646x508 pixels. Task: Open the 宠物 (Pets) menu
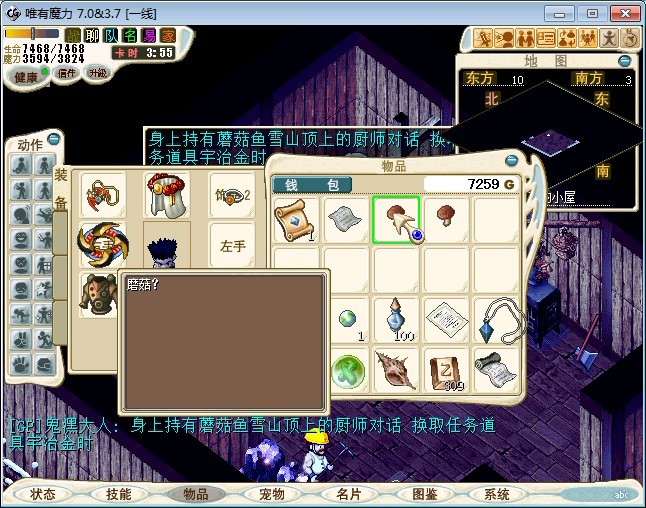[x=271, y=494]
